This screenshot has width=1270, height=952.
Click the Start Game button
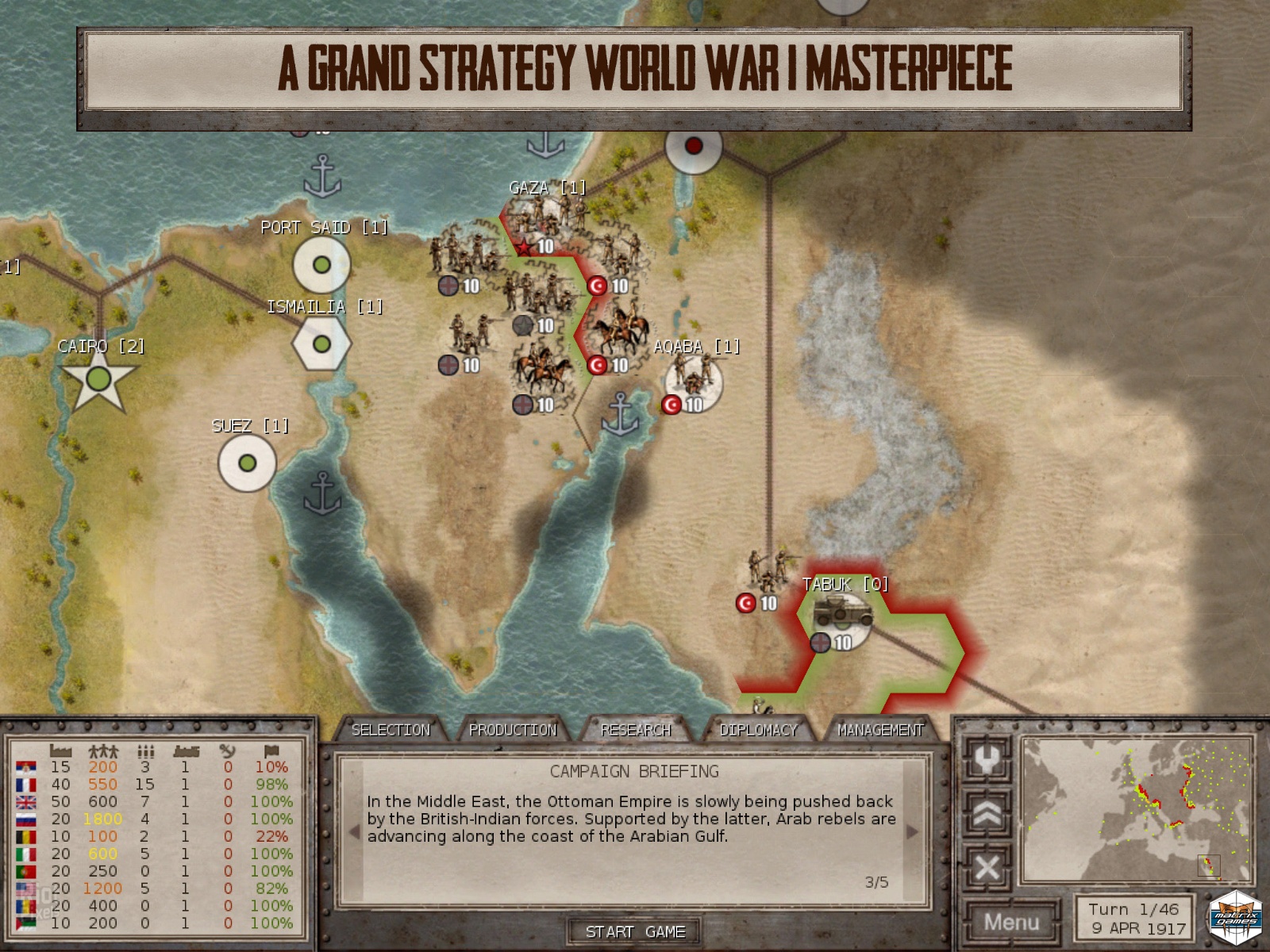tap(635, 931)
